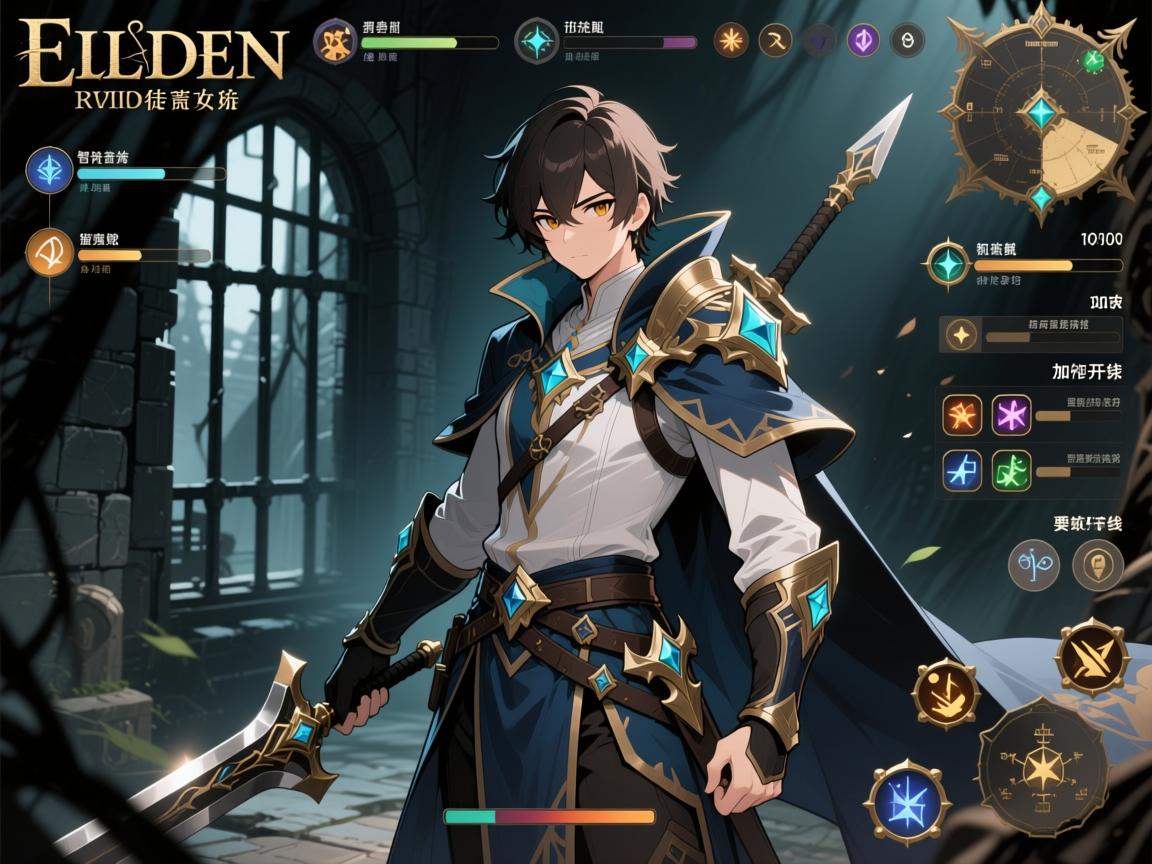1152x864 pixels.
Task: Click the large compass-star action wheel
Action: (x=1041, y=767)
